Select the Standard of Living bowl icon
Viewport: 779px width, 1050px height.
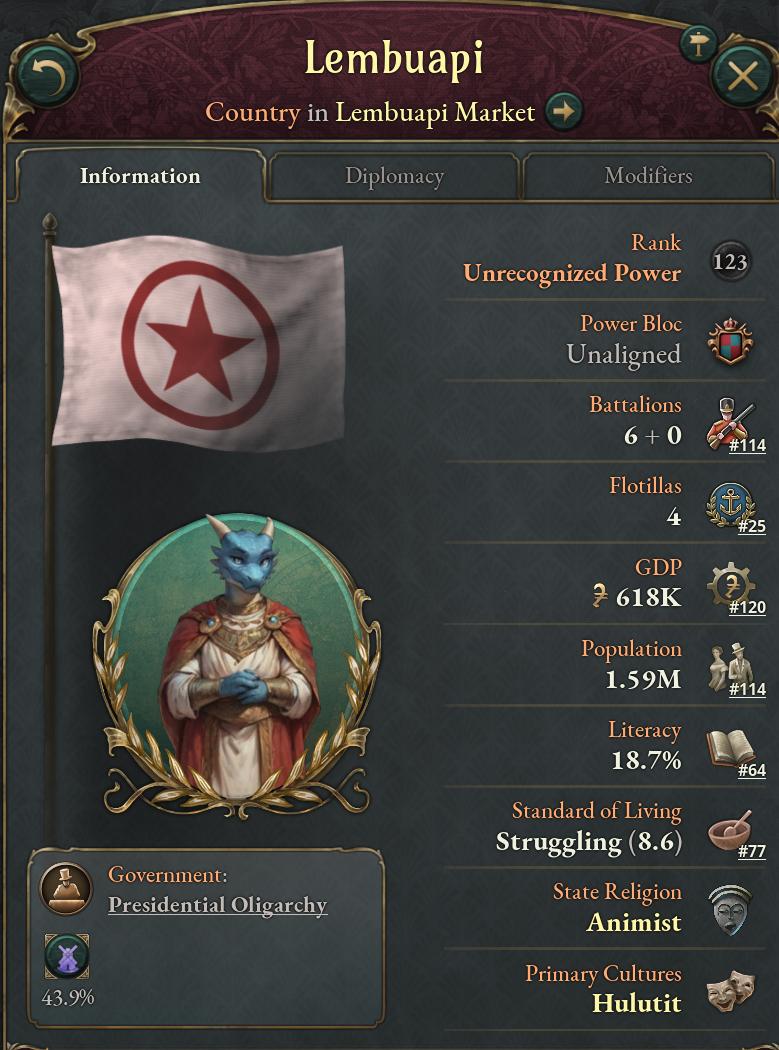(729, 829)
